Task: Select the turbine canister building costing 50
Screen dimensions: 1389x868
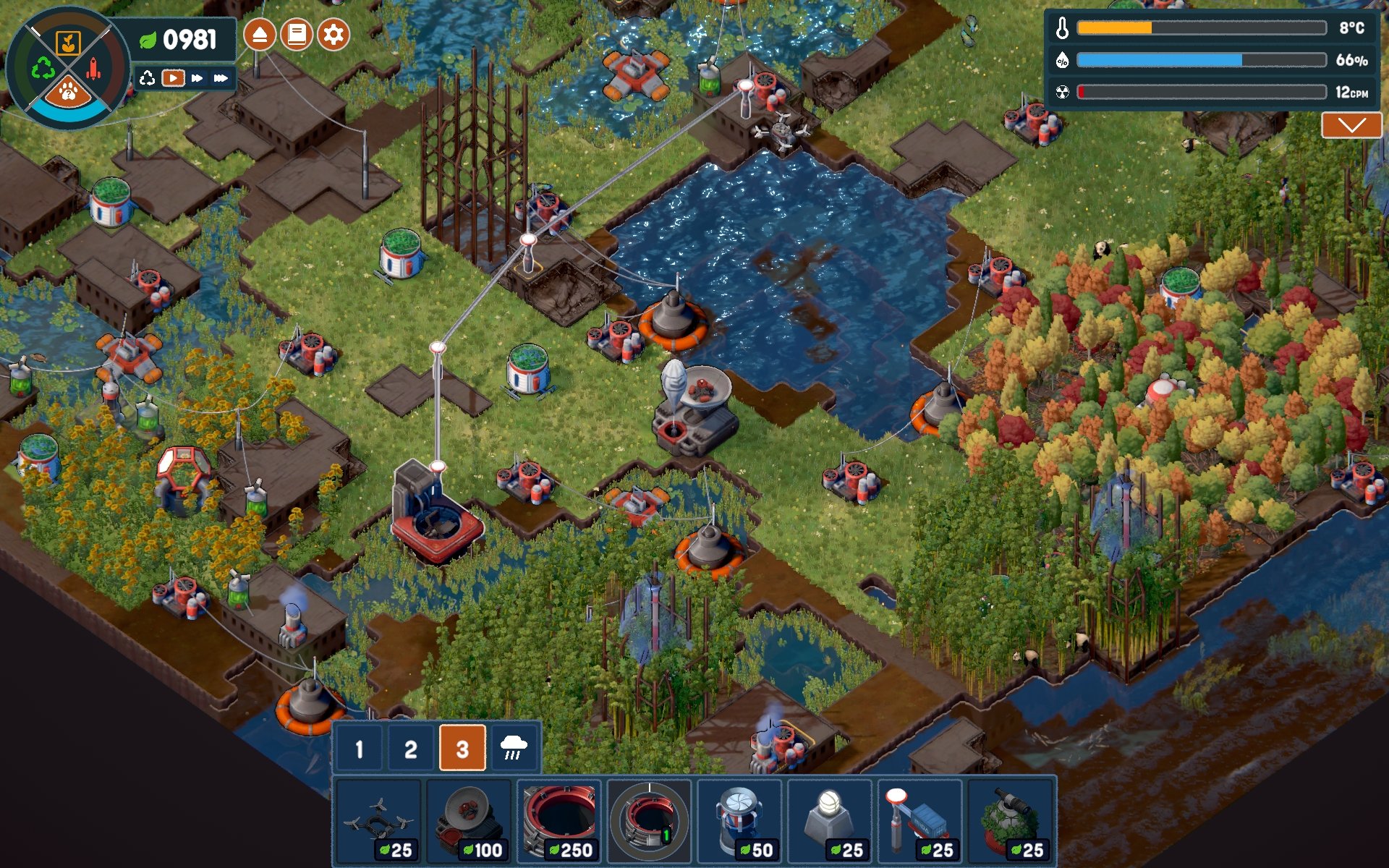Action: [739, 821]
